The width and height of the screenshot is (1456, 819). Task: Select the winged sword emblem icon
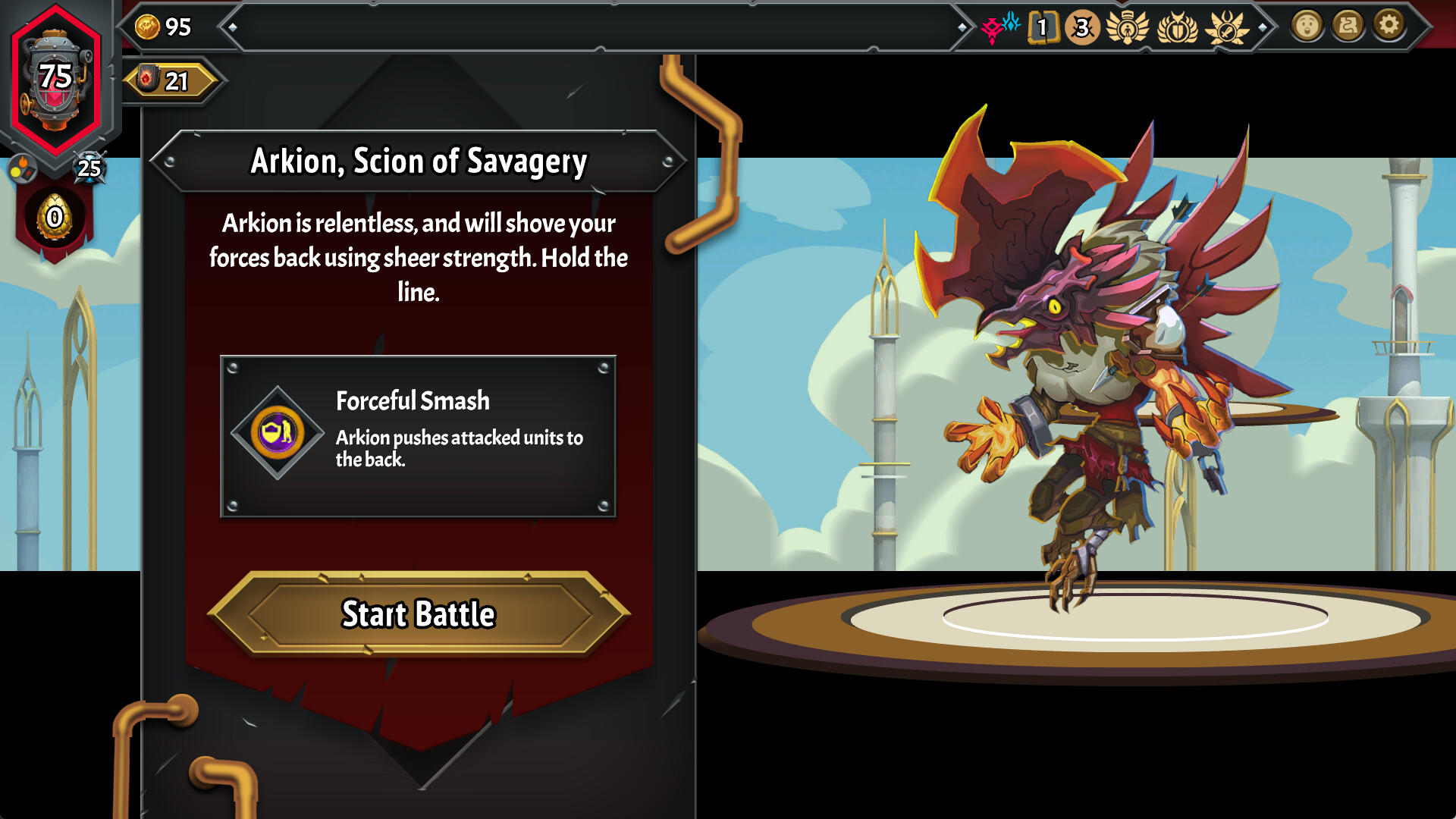coord(1226,27)
